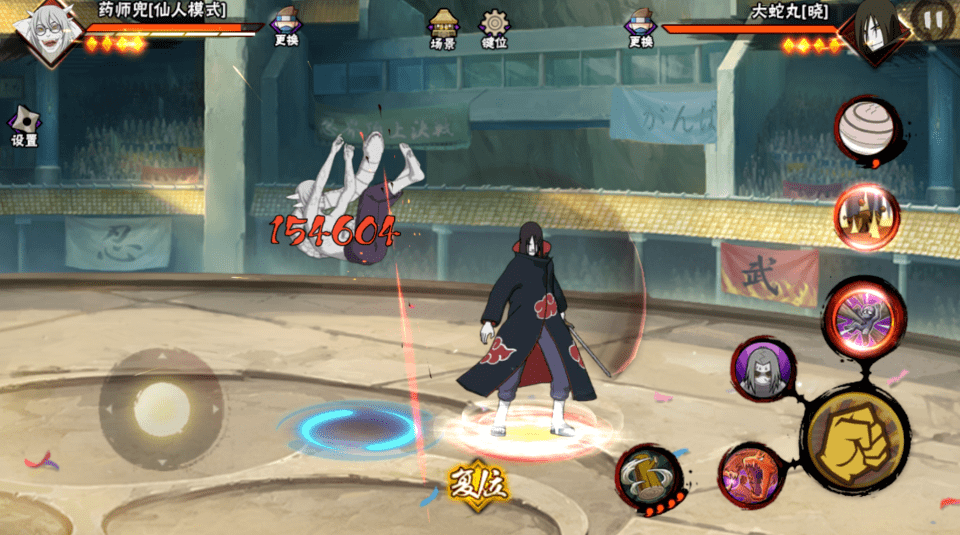Use the white swirl ball skill
The height and width of the screenshot is (535, 960).
point(867,130)
